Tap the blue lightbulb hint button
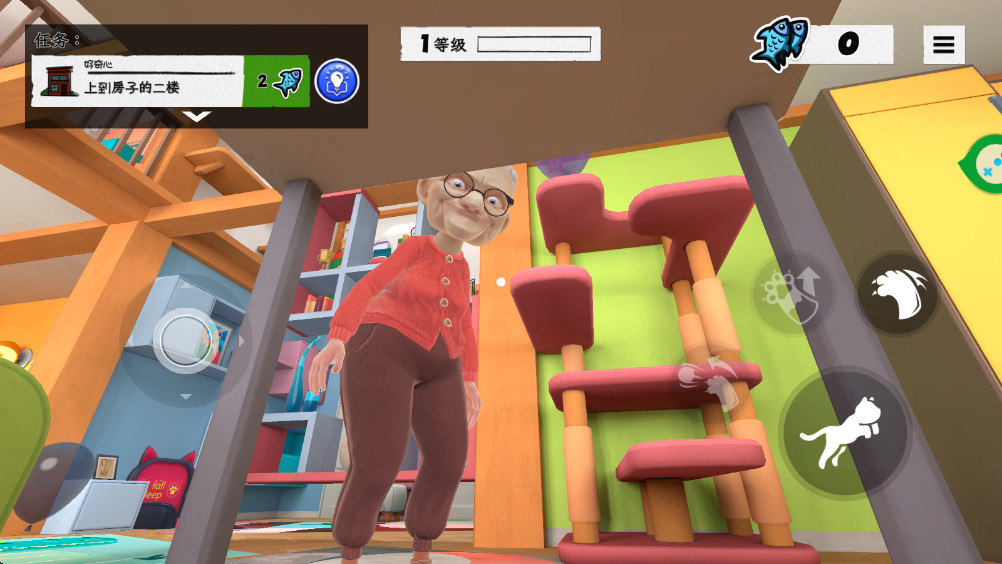The image size is (1002, 564). (x=337, y=81)
